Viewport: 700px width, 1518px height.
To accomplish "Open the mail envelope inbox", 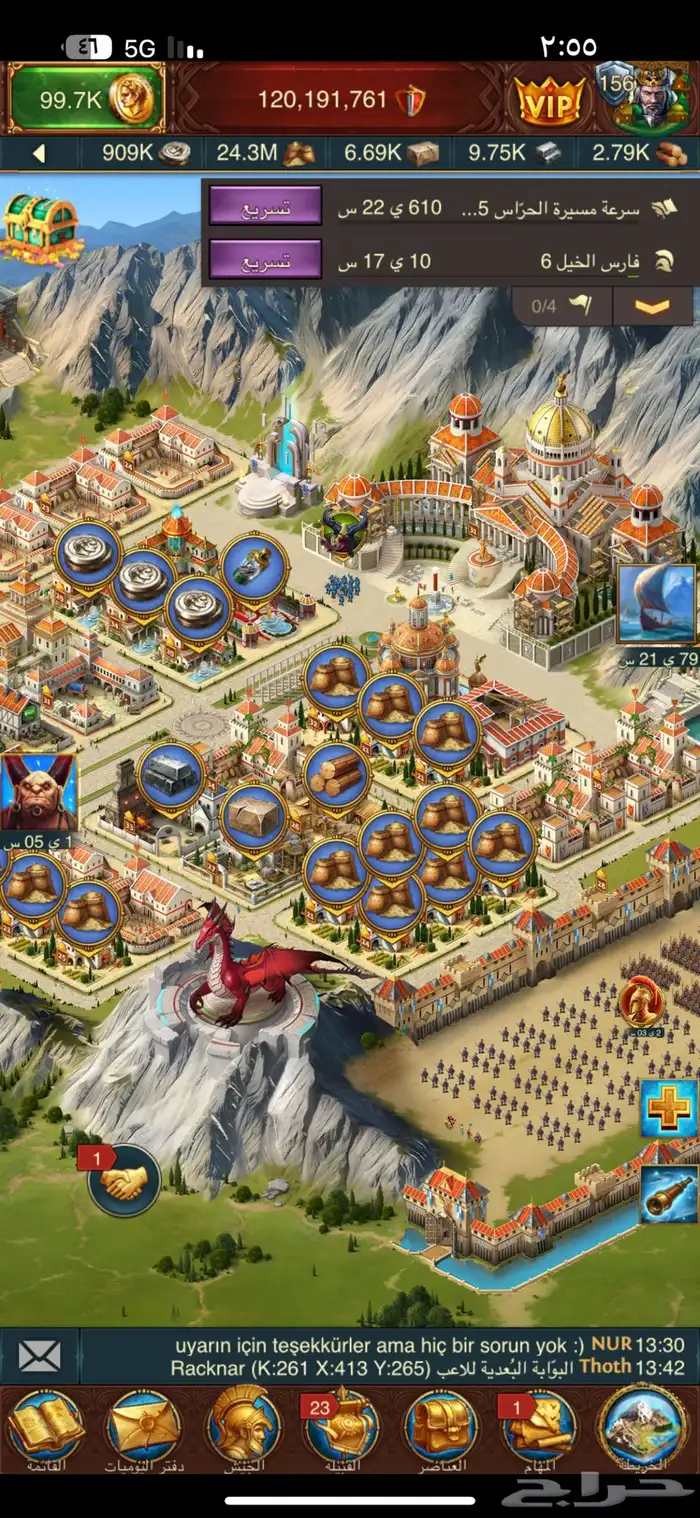I will [39, 1356].
